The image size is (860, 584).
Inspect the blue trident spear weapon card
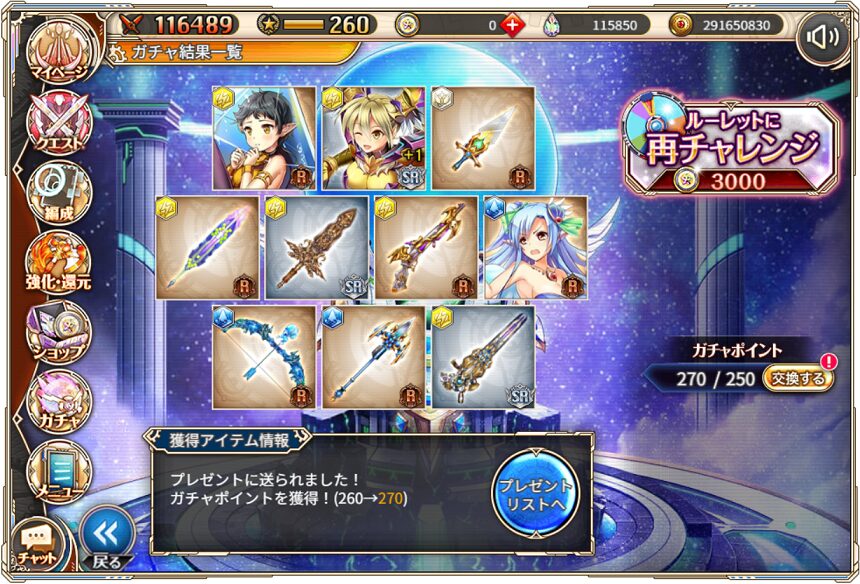coord(373,357)
